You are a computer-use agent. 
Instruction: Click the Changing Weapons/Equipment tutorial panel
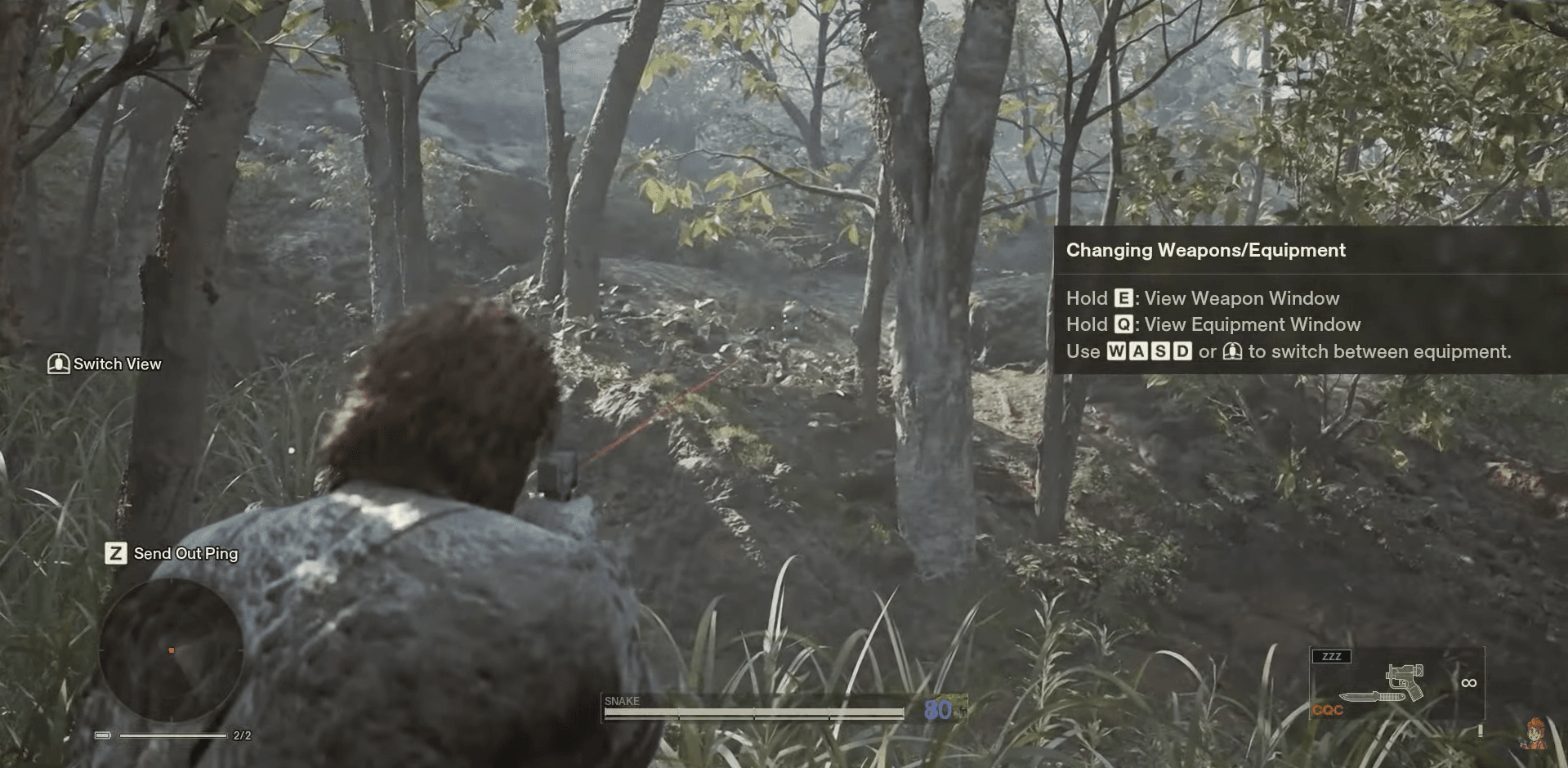click(x=1310, y=300)
